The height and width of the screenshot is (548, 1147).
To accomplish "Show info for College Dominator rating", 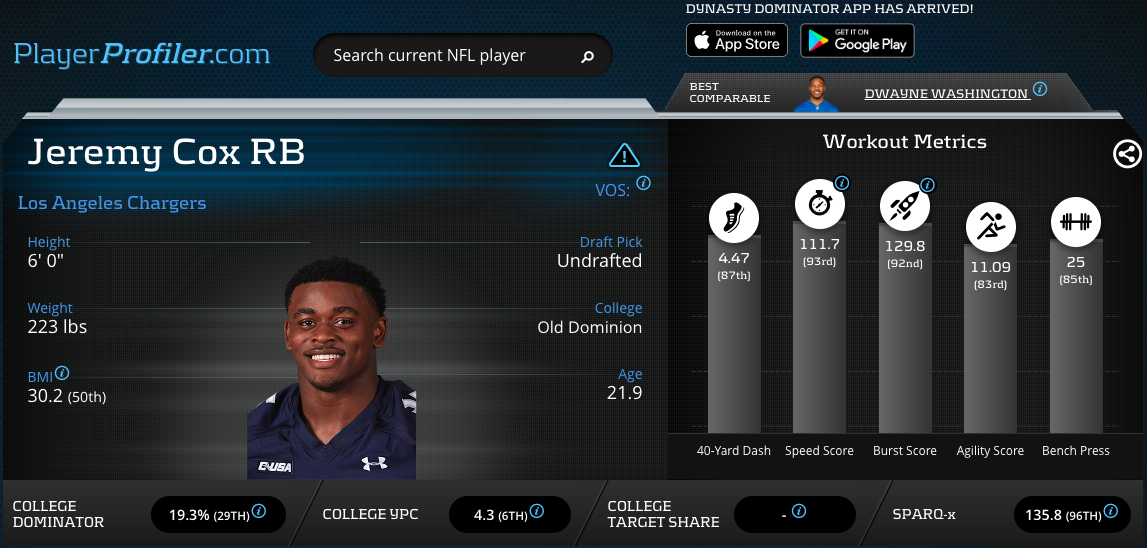I will (x=259, y=511).
